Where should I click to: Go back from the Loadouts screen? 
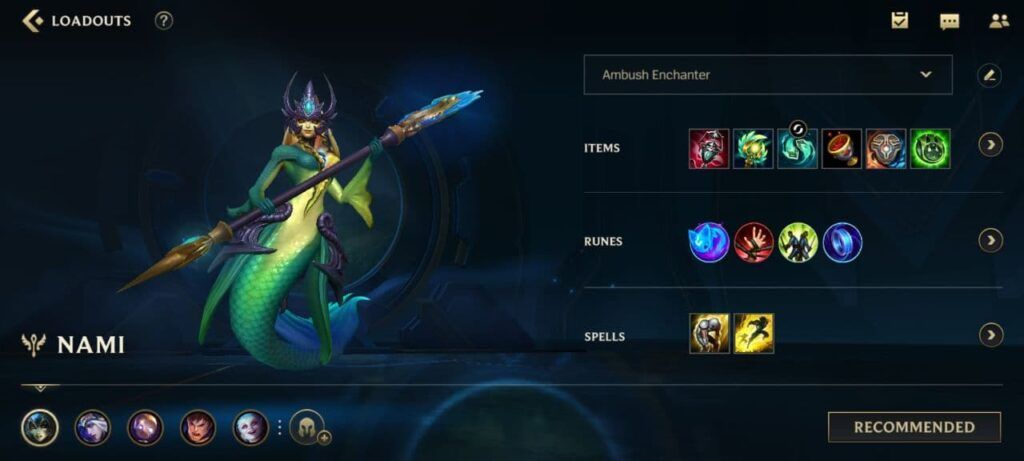[33, 20]
